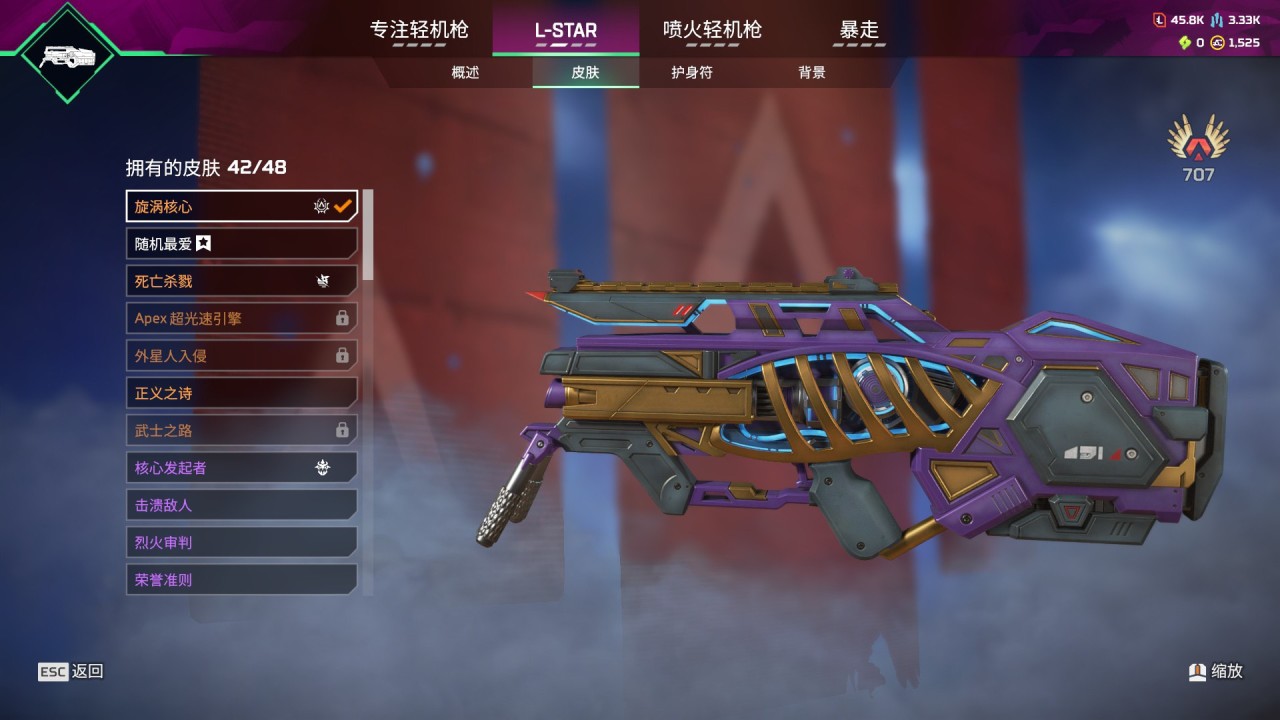This screenshot has height=720, width=1280.
Task: Switch to the 背景 sub-tab
Action: pos(812,73)
